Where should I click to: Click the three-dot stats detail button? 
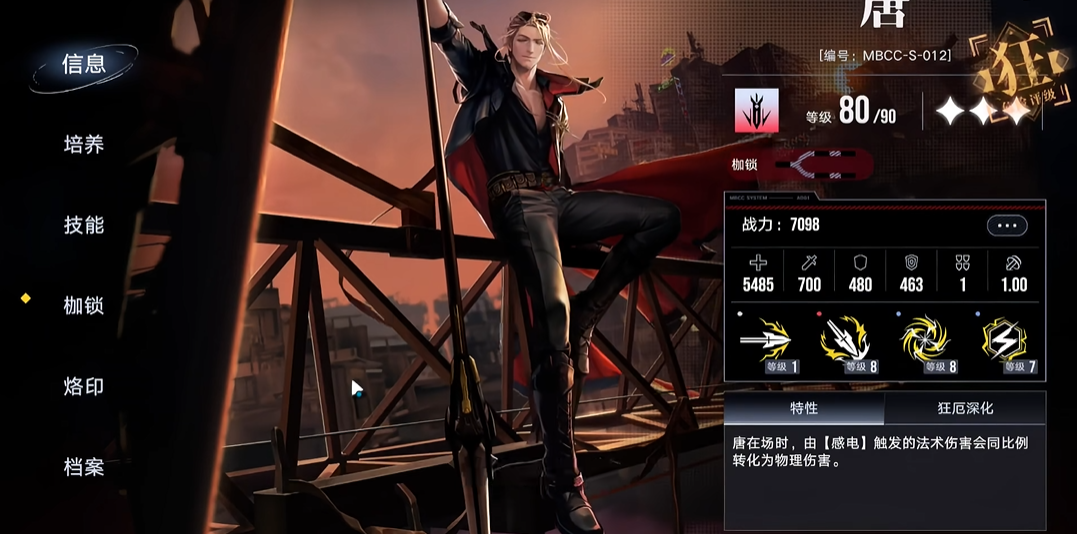[1006, 226]
